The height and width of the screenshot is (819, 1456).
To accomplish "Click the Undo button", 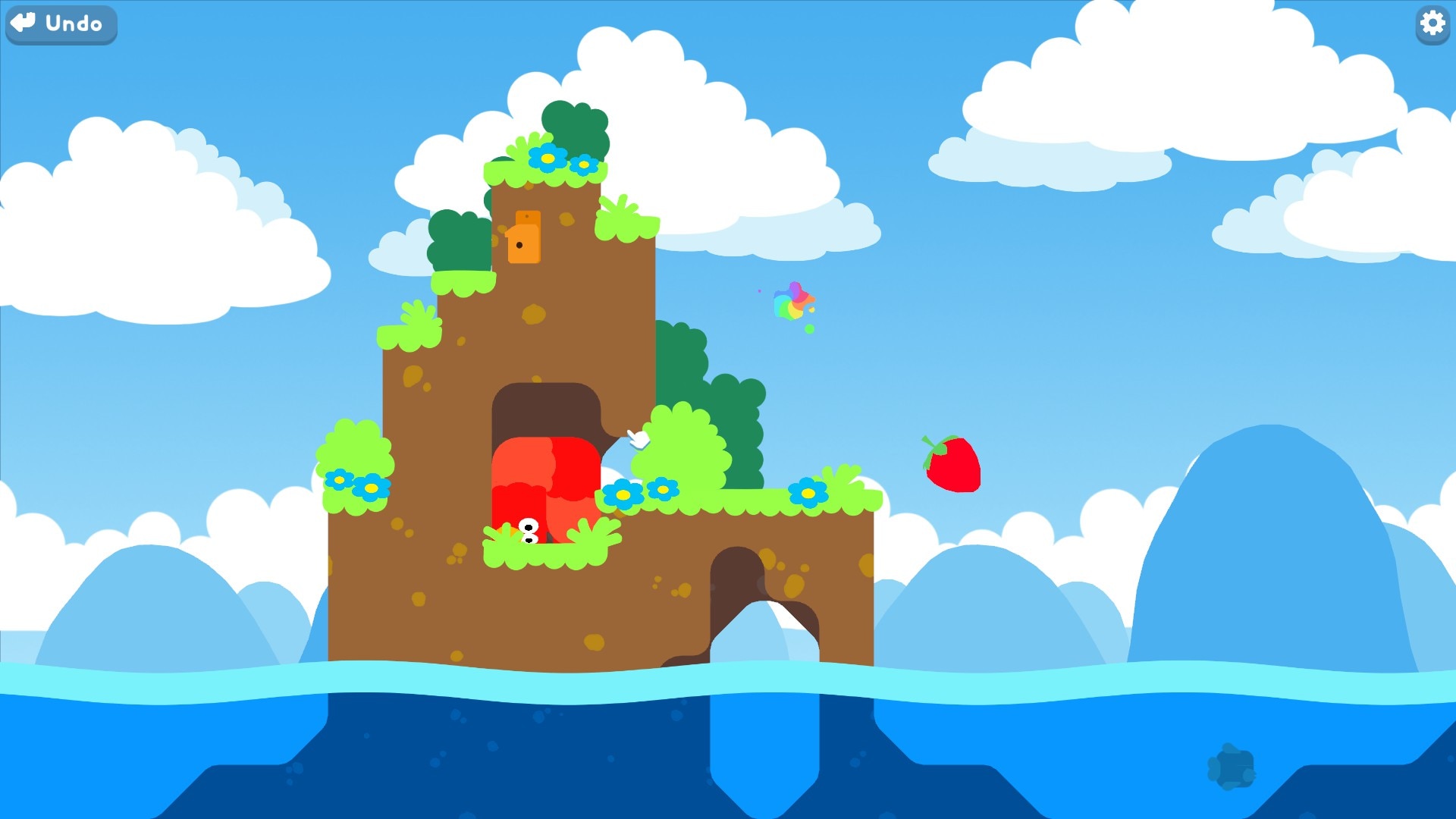I will pyautogui.click(x=61, y=24).
